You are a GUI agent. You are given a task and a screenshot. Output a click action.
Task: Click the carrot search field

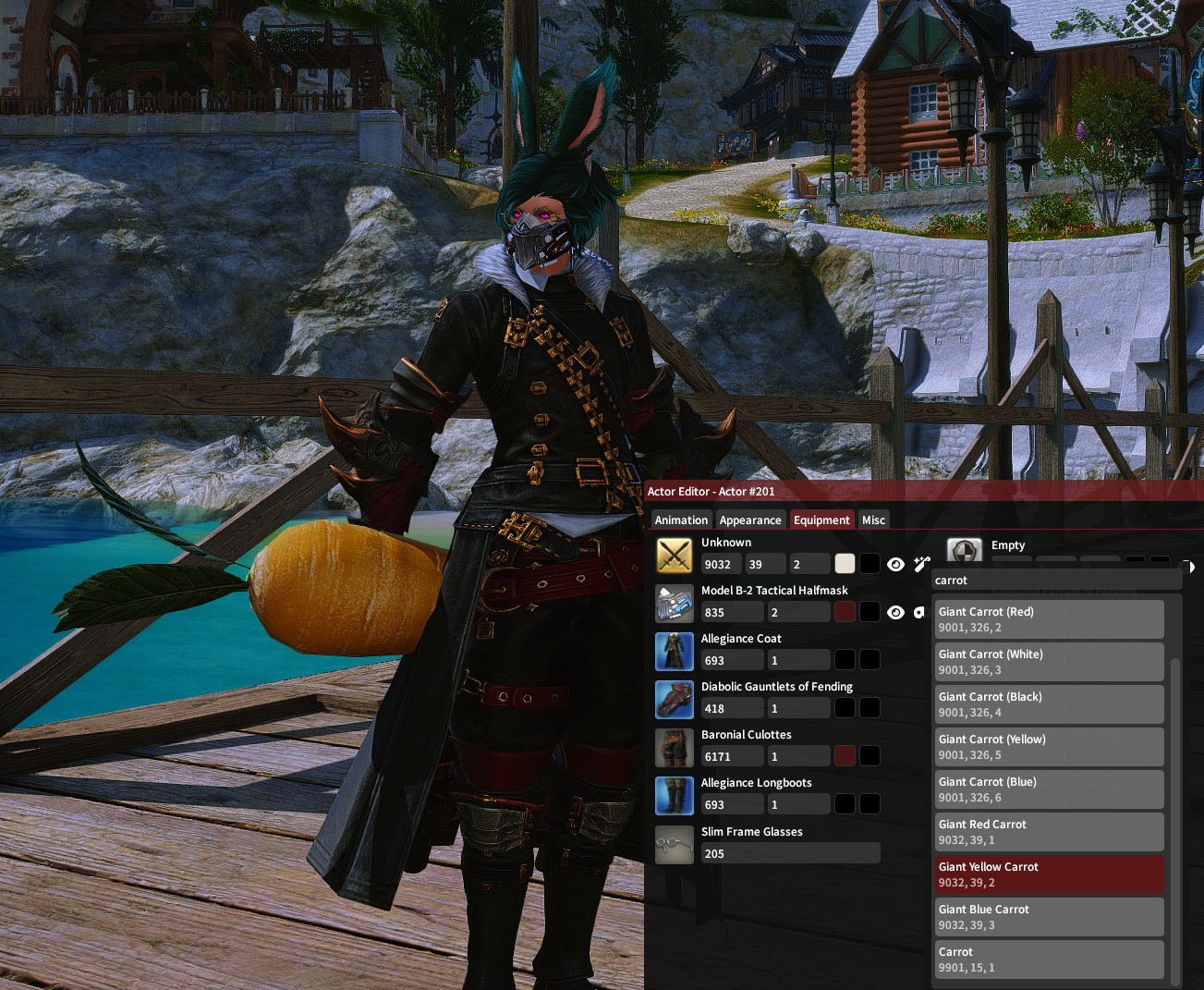(1056, 581)
